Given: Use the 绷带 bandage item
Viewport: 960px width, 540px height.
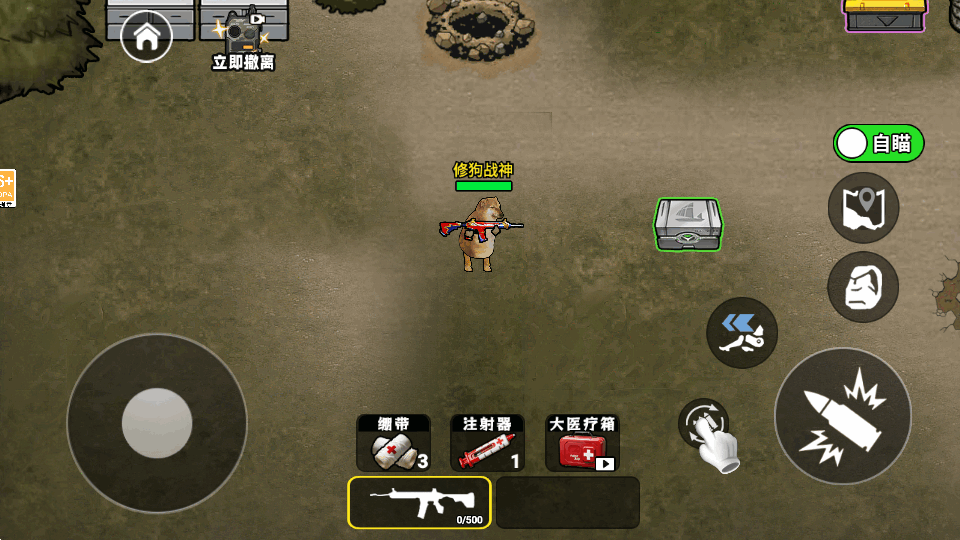Looking at the screenshot, I should coord(394,443).
